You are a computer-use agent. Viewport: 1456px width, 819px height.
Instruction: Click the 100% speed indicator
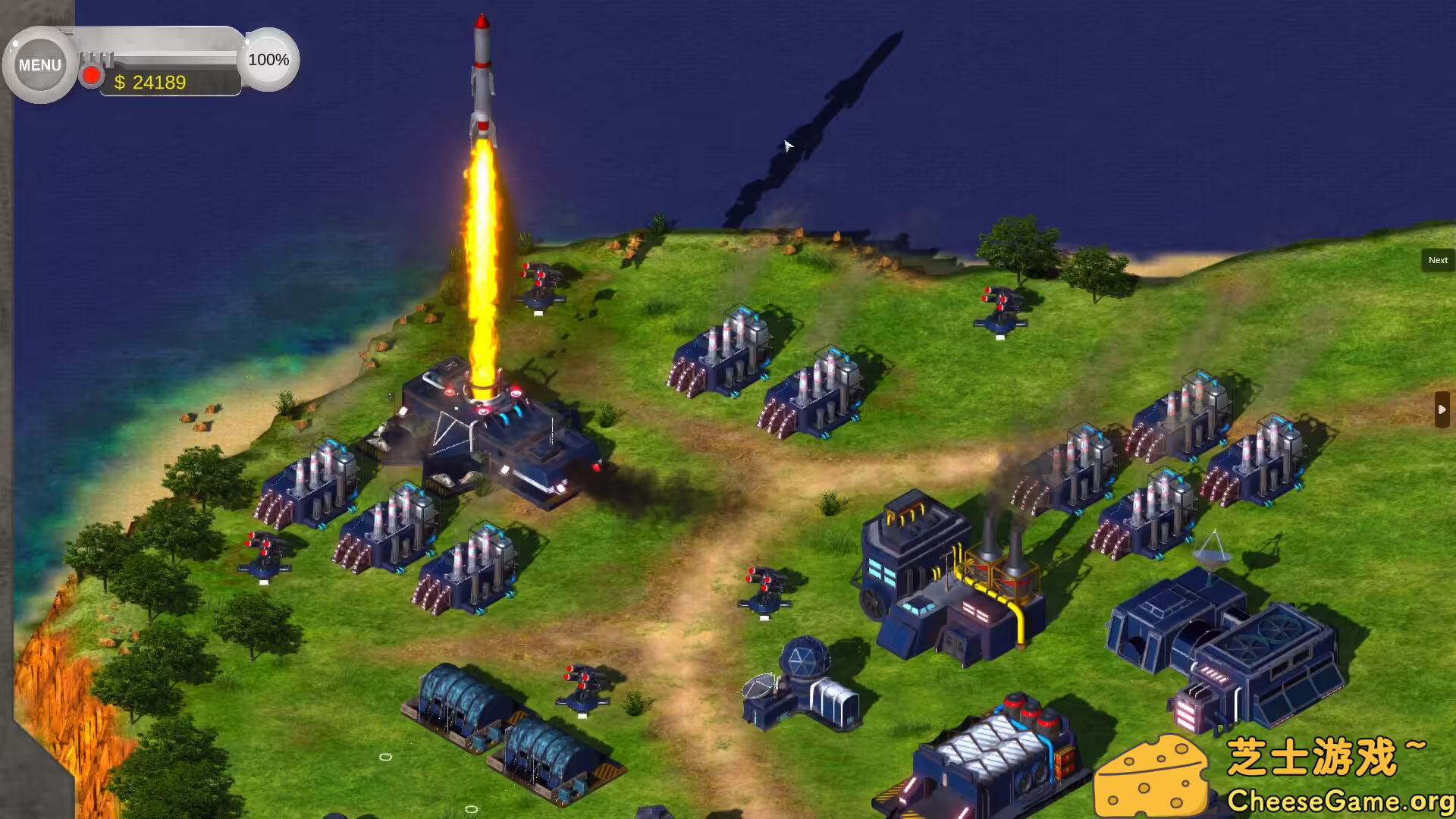[268, 60]
